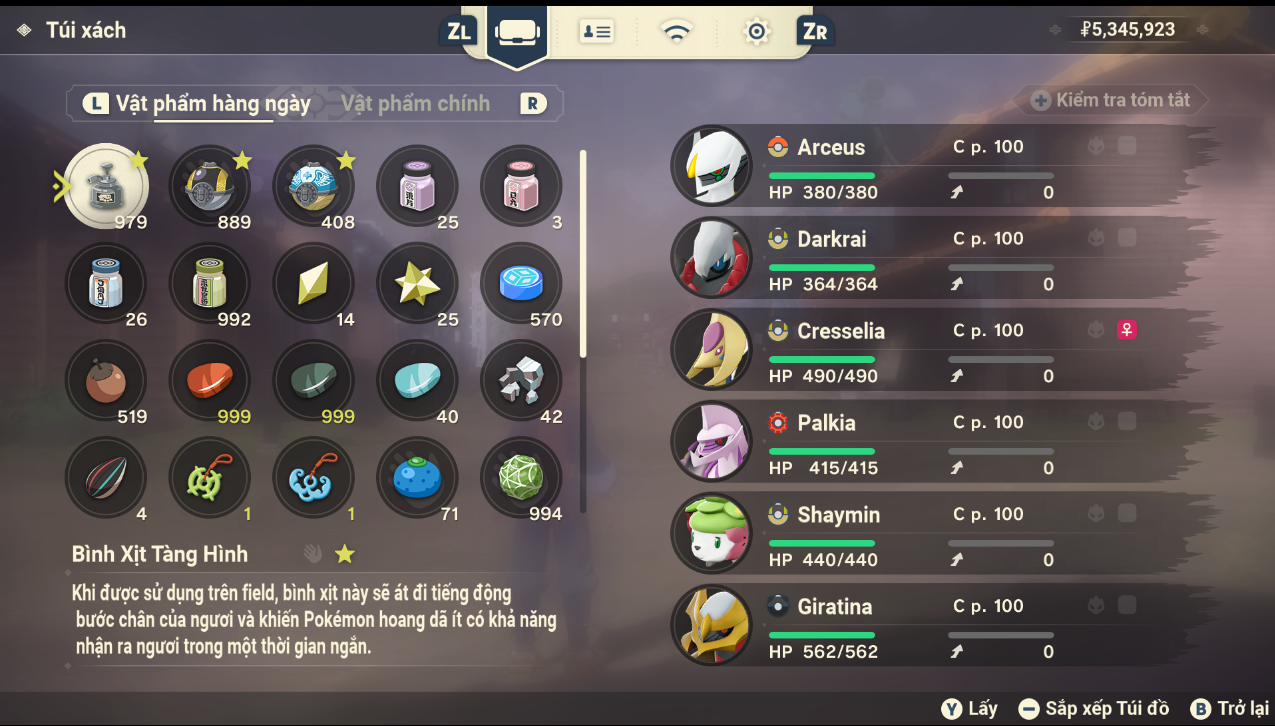1275x726 pixels.
Task: Select the Vật phẩm hàng ngày tab
Action: [212, 104]
